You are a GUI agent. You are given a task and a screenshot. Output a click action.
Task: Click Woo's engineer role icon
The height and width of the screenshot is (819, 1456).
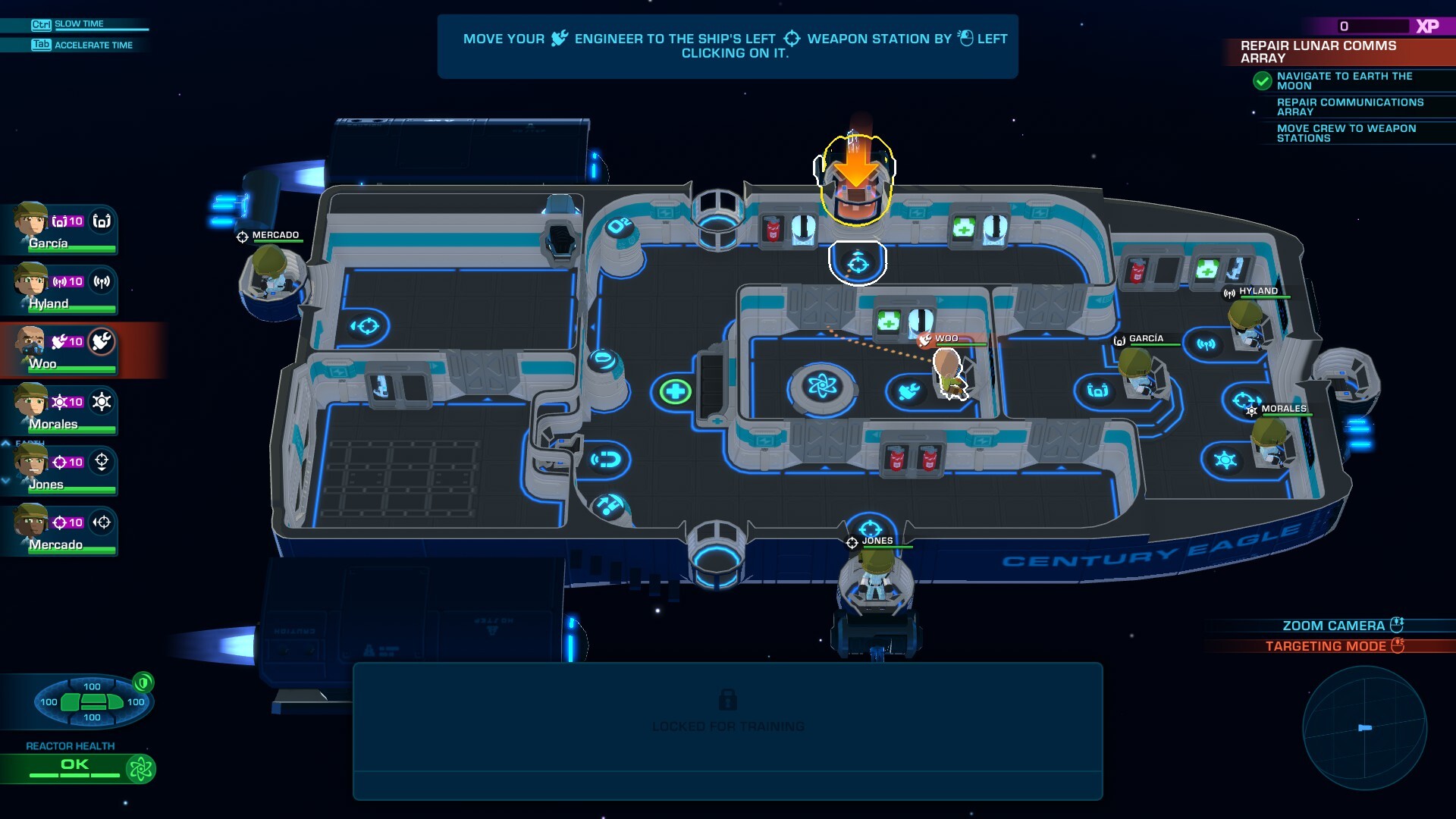pyautogui.click(x=102, y=342)
